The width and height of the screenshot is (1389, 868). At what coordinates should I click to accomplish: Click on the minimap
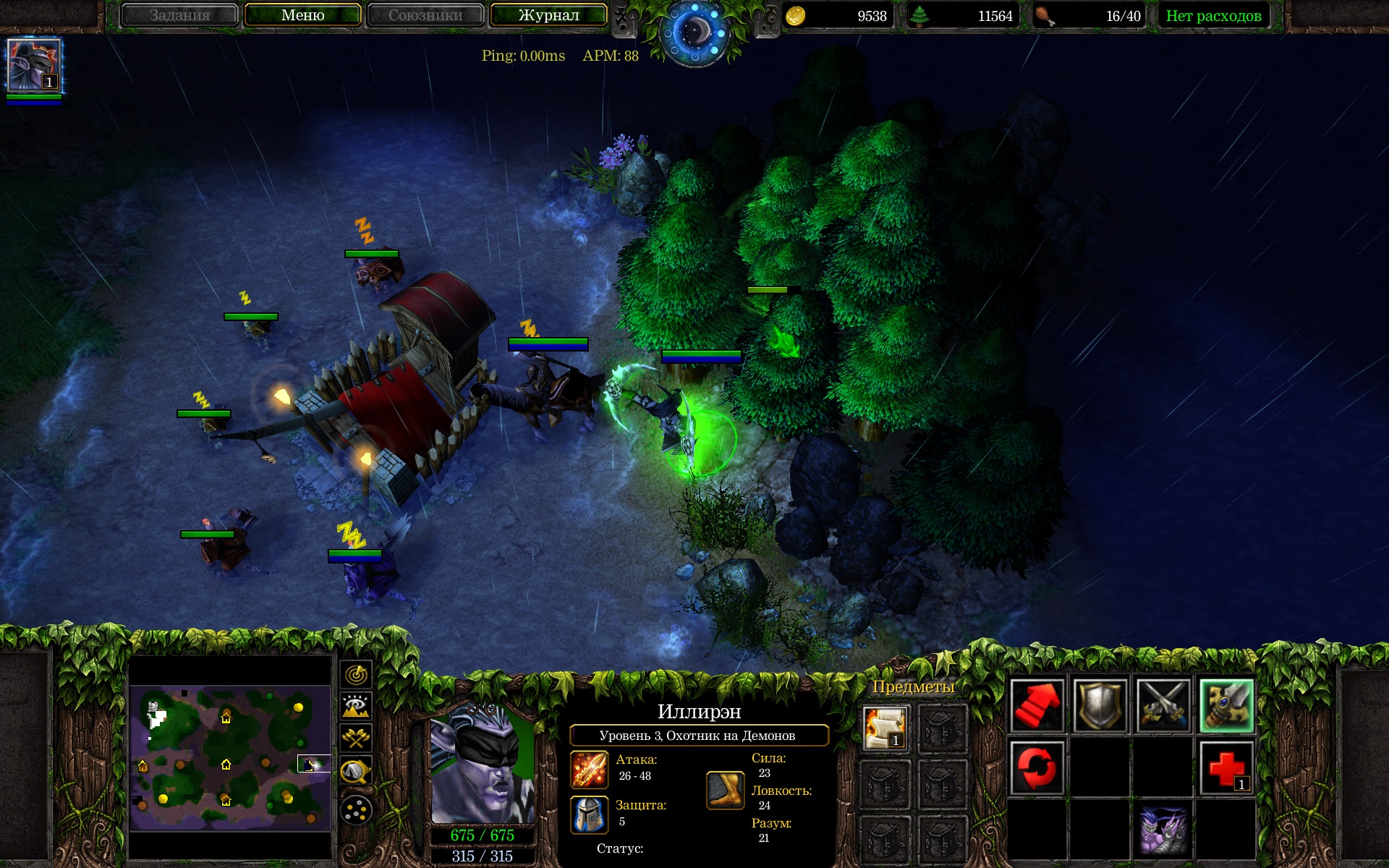point(230,757)
